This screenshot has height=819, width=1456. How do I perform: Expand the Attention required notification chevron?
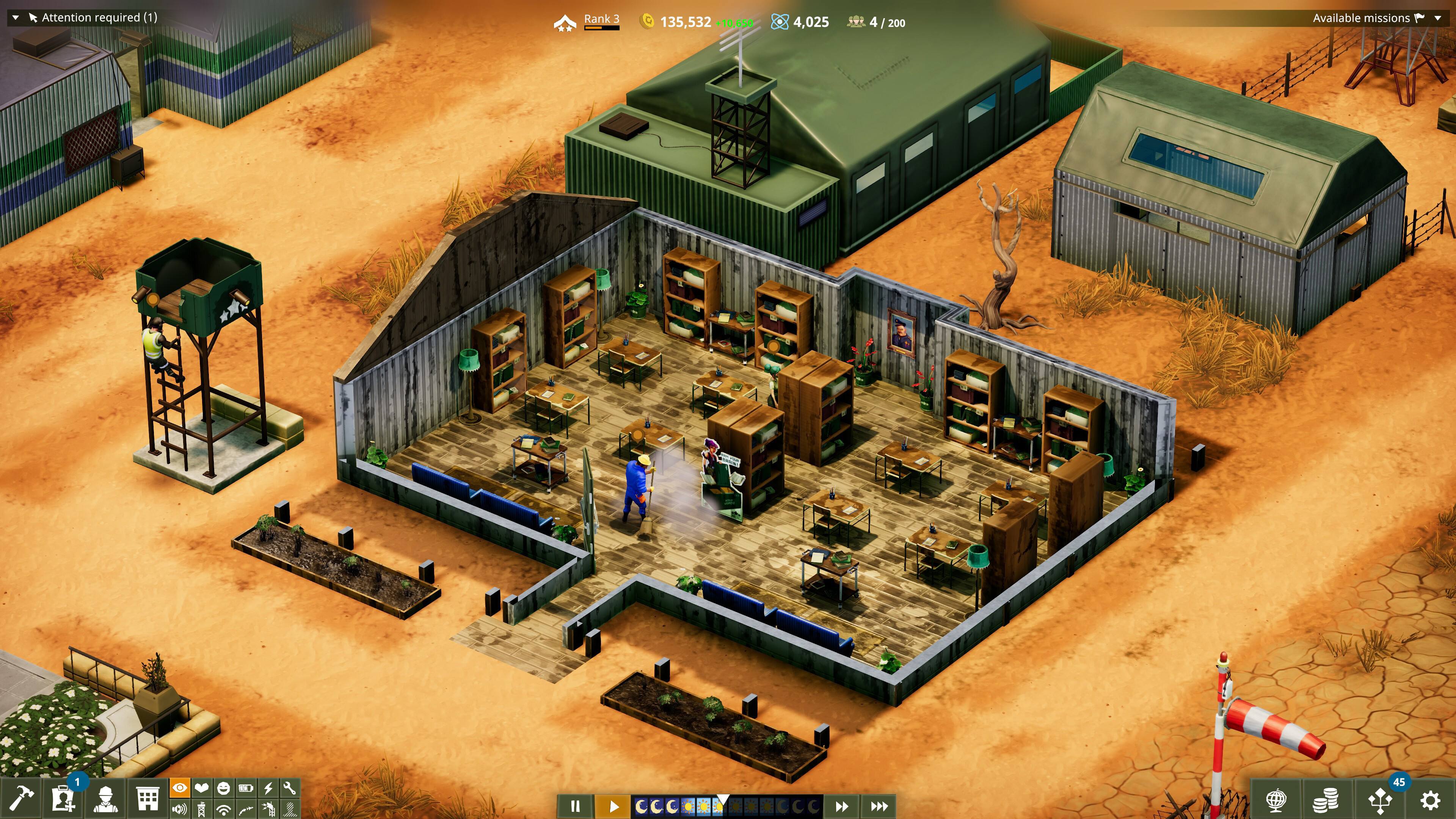tap(15, 17)
